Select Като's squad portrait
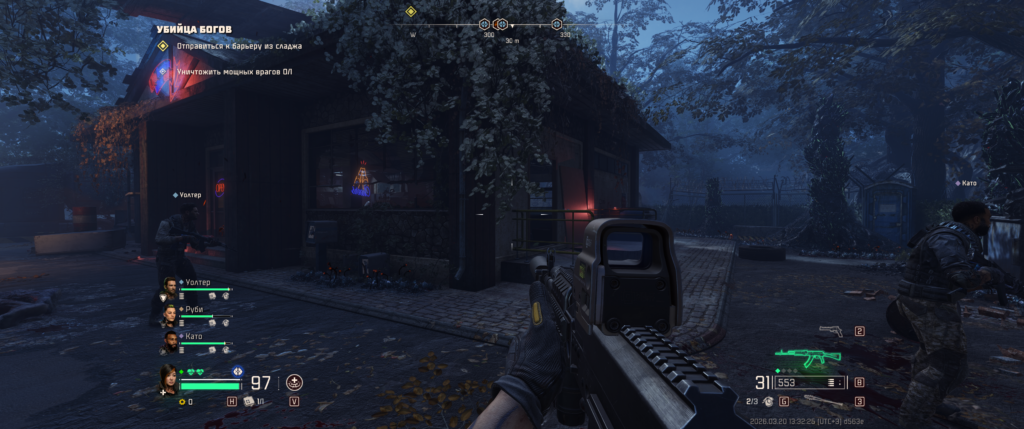Image resolution: width=1024 pixels, height=429 pixels. pos(169,341)
